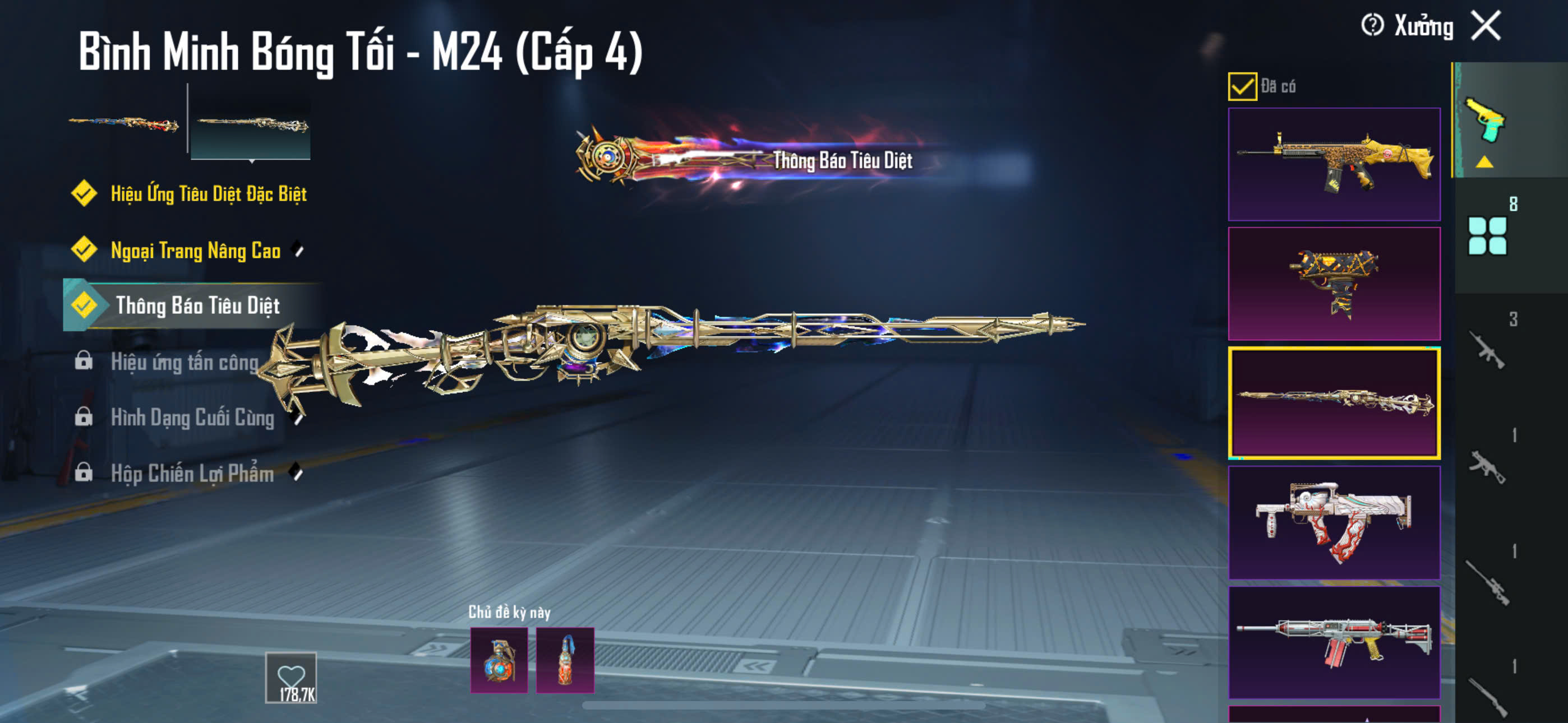
Task: Select Hiệu Ứng Tiêu Diệt Đặc Biệt entry
Action: click(x=207, y=194)
